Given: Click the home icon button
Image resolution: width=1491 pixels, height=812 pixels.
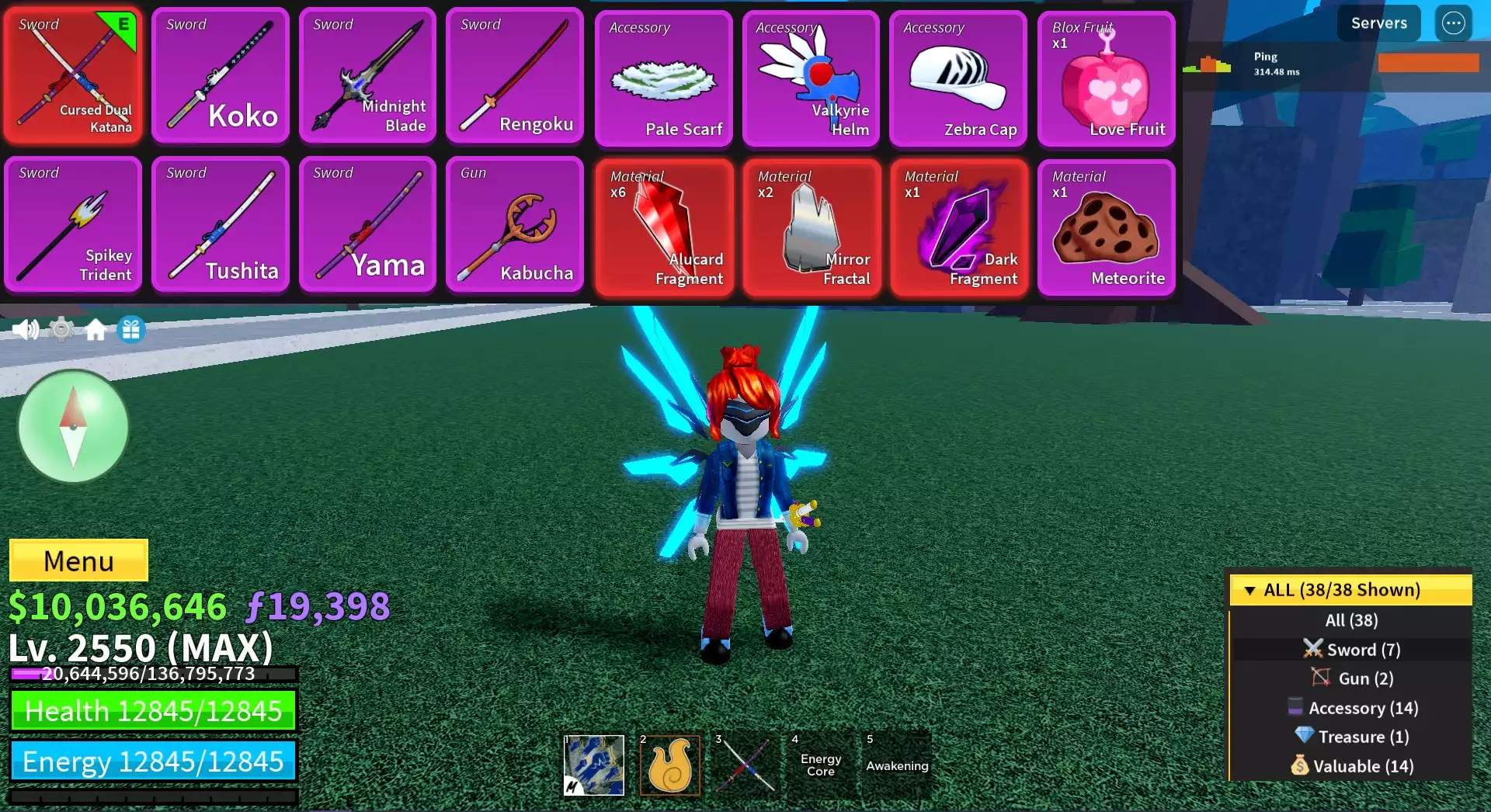Looking at the screenshot, I should pos(96,330).
